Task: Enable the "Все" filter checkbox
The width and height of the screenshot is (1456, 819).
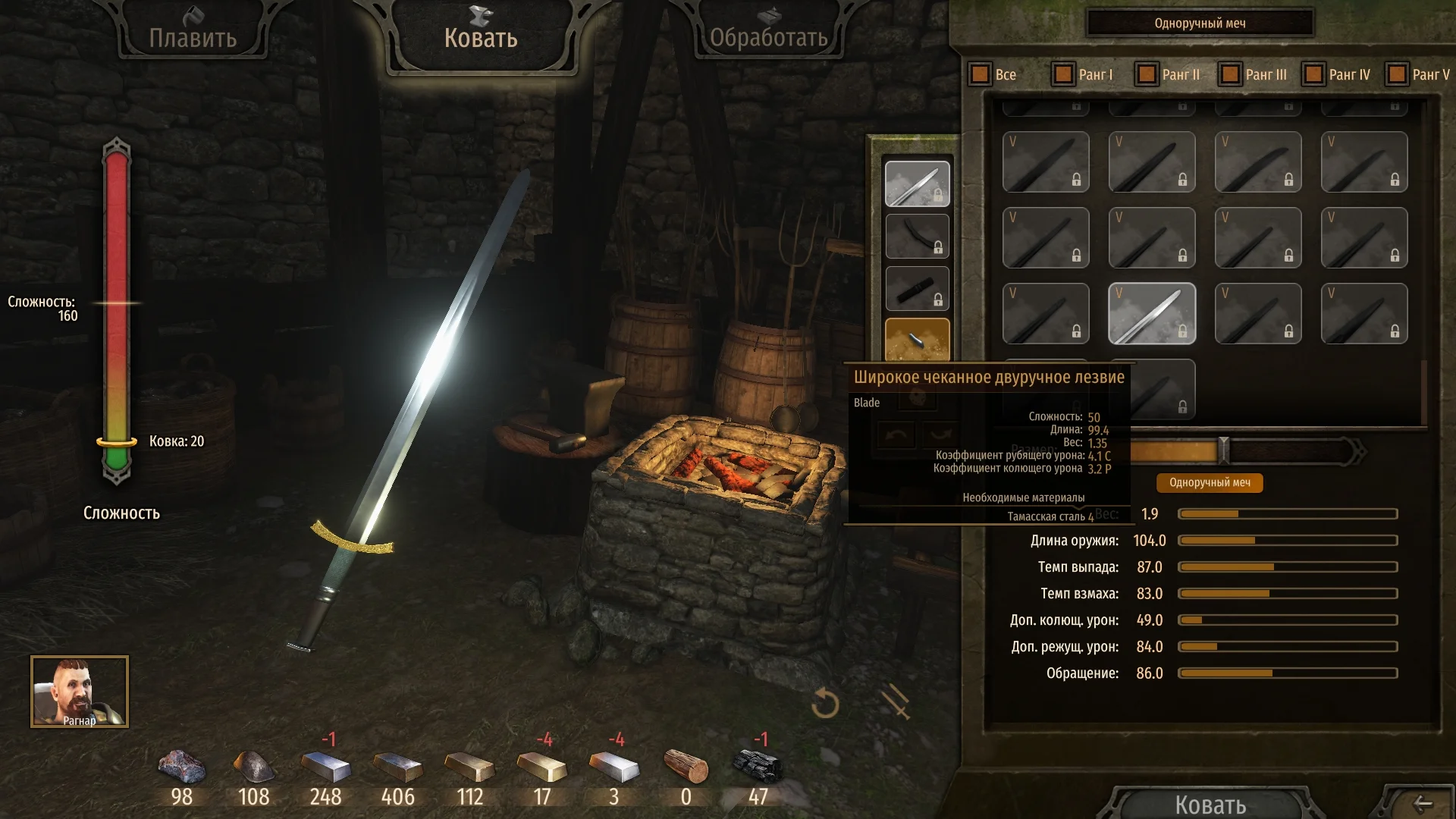Action: (x=979, y=74)
